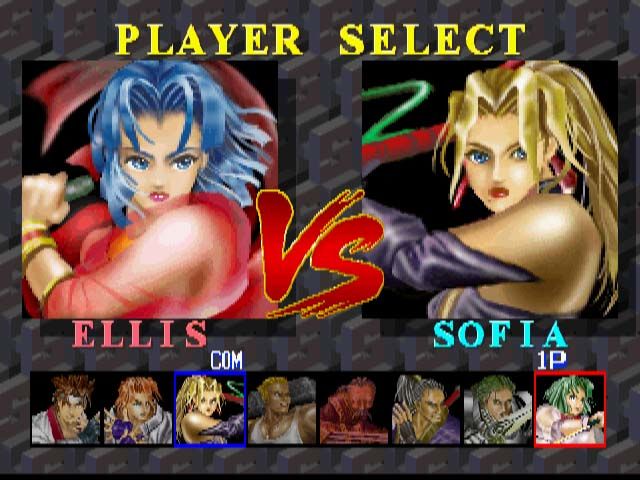Select the muscular blond fighter in tank top

tap(281, 409)
